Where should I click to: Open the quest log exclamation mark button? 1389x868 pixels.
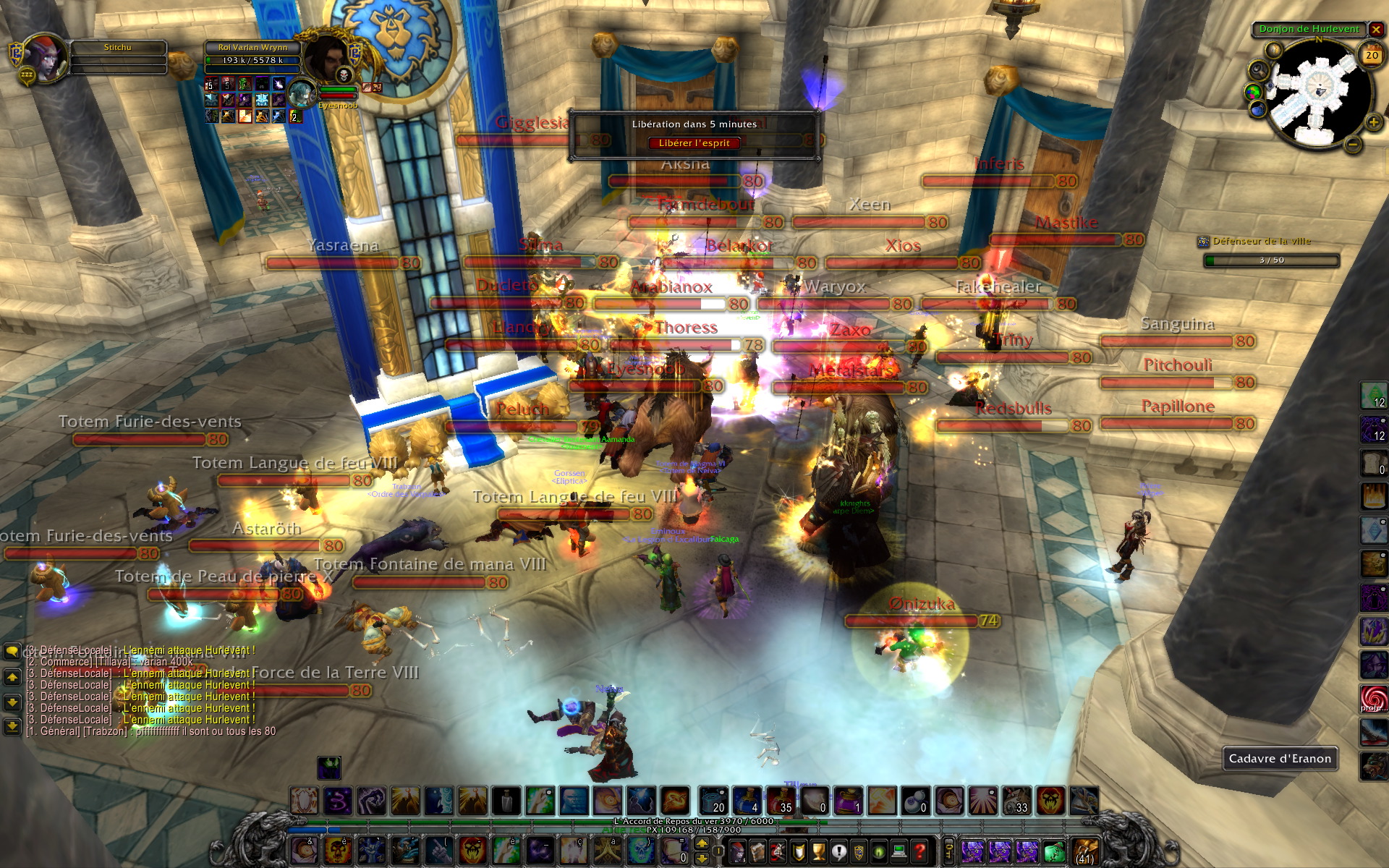pos(838,851)
